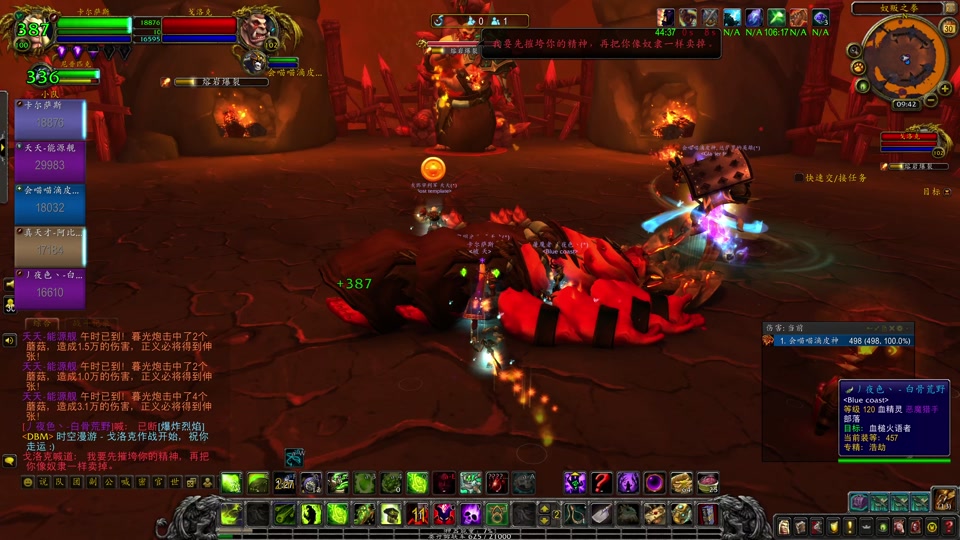Open the backpack bag slot
The width and height of the screenshot is (960, 540).
(x=945, y=500)
